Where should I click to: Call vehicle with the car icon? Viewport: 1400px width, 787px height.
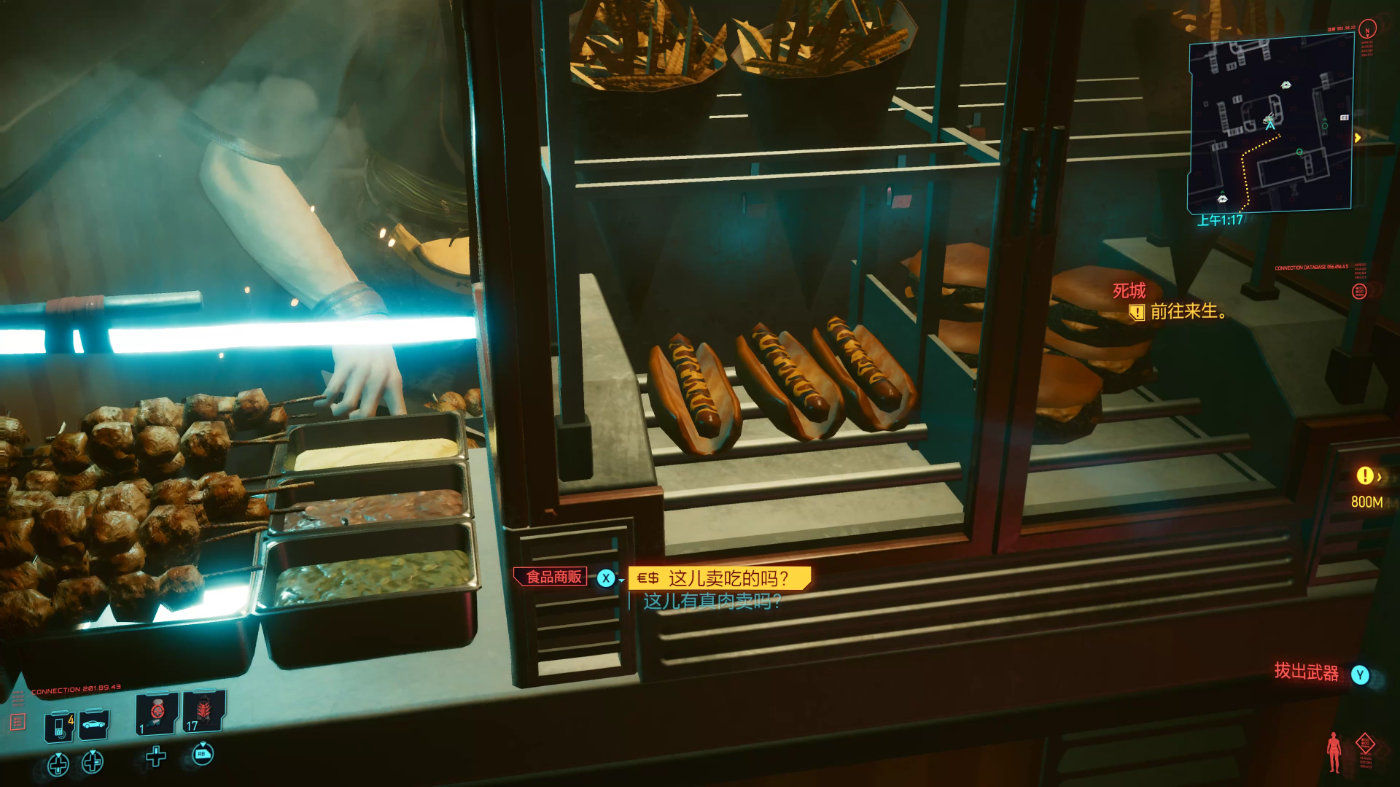click(94, 724)
